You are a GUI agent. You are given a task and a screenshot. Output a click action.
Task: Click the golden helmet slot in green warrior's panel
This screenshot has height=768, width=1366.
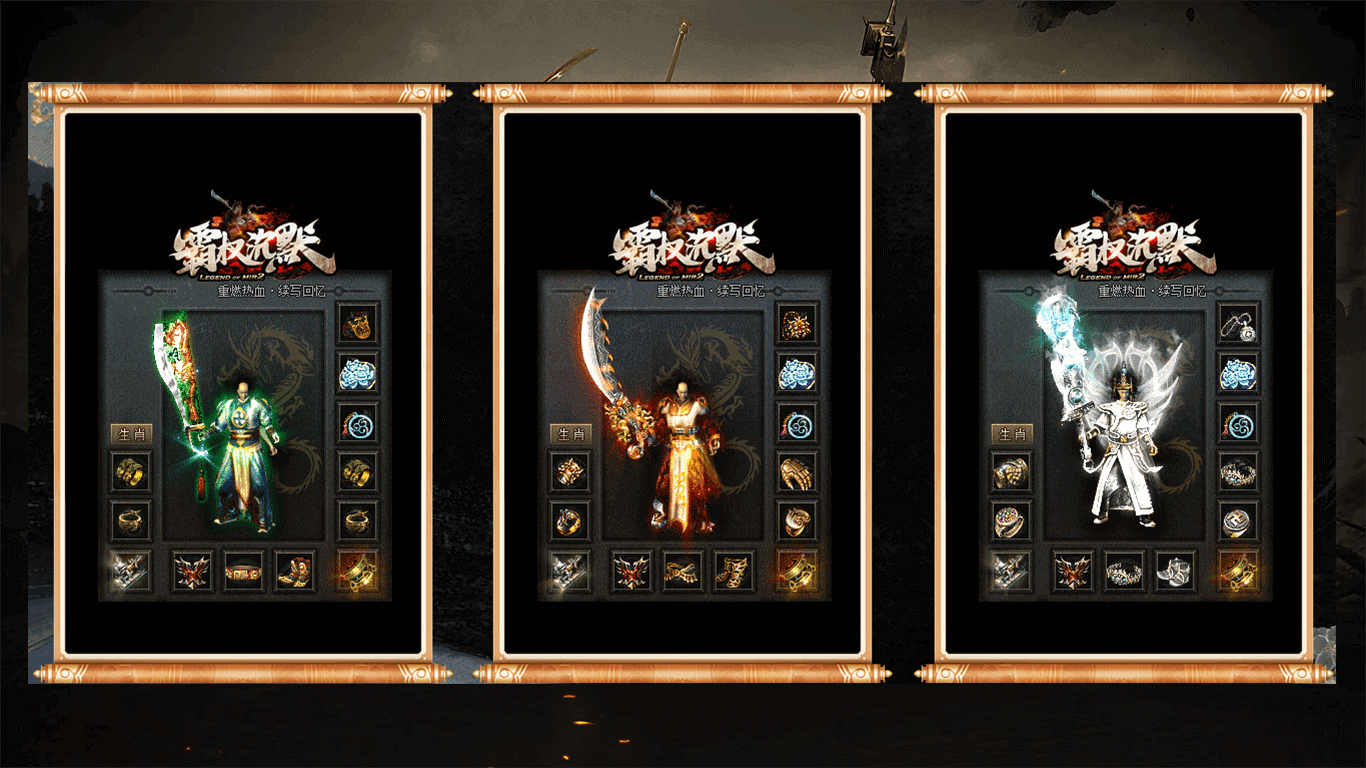click(x=358, y=323)
